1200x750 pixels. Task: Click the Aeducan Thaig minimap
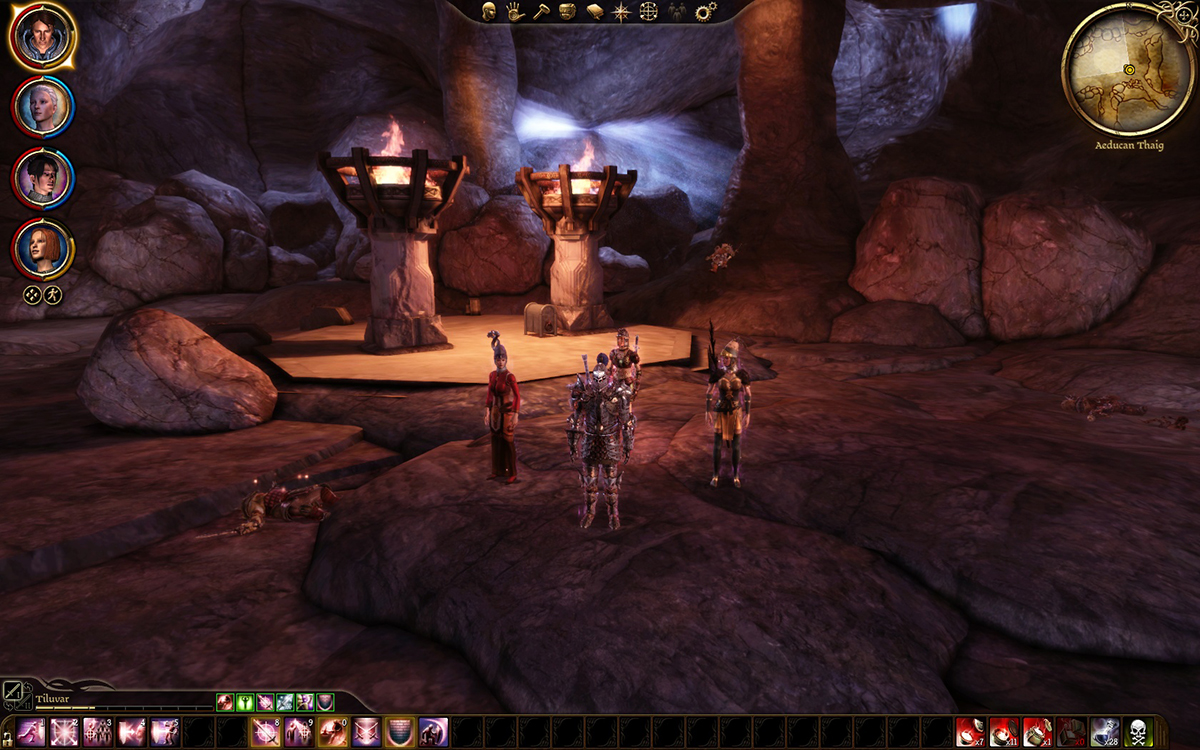[x=1127, y=69]
